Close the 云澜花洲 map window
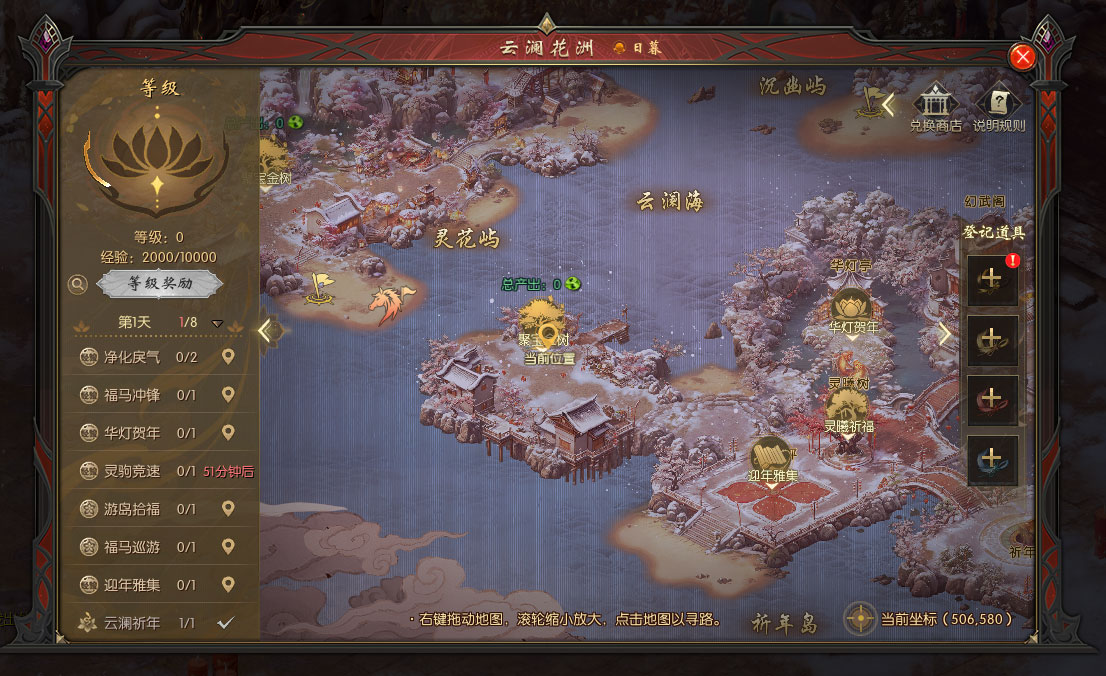This screenshot has width=1106, height=676. (1022, 57)
